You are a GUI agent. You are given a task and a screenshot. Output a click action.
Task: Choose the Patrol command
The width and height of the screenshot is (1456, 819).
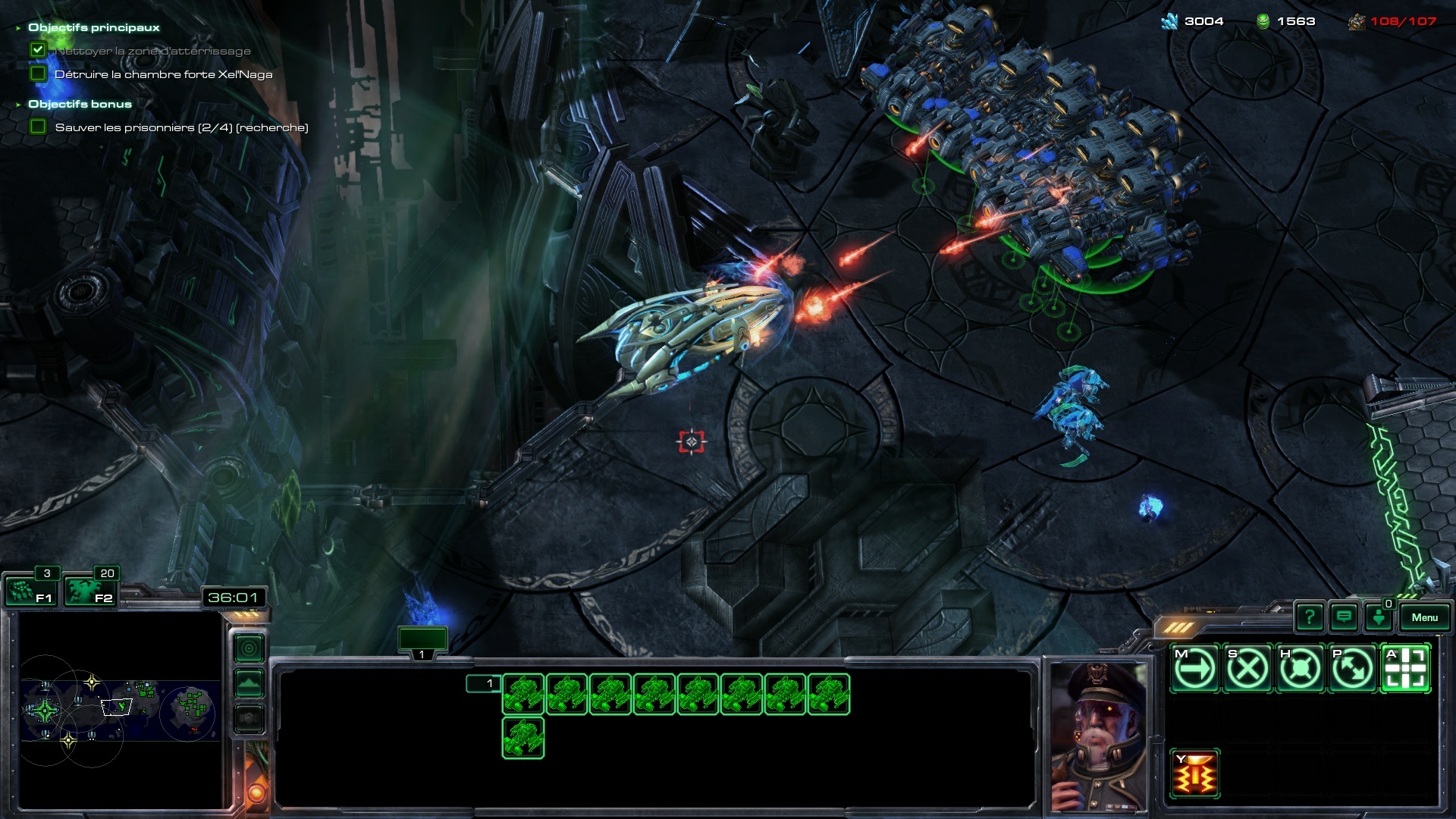(1352, 669)
